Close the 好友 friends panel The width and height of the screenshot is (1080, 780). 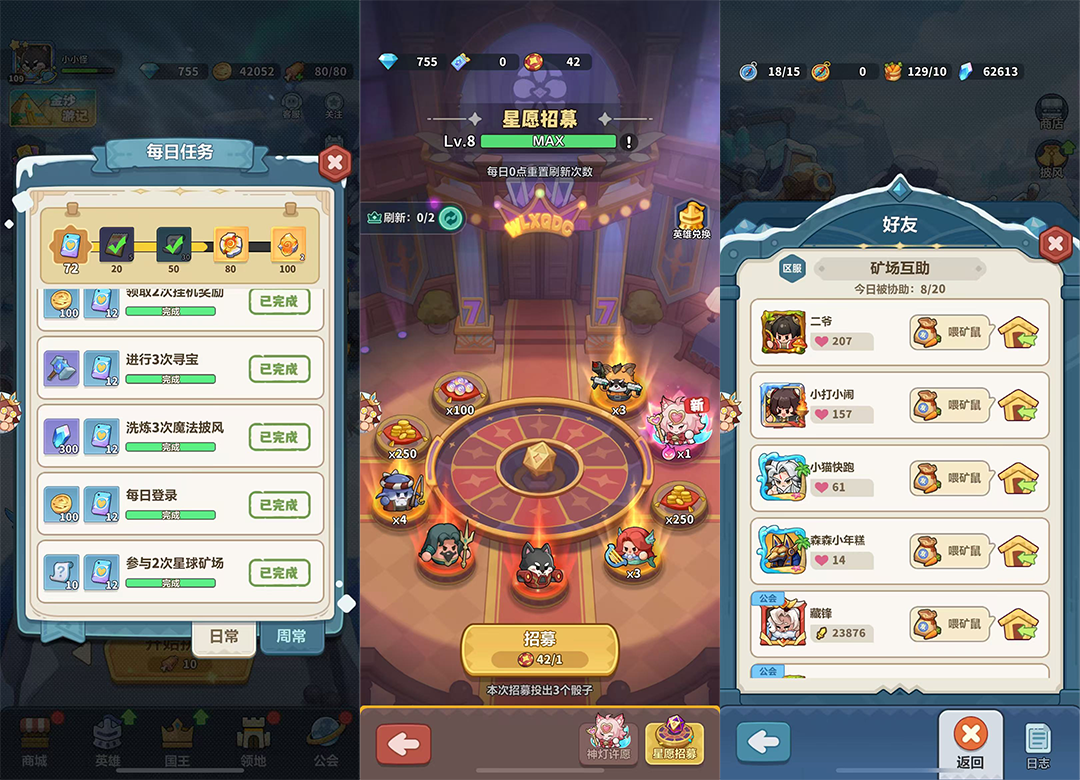(x=1054, y=243)
